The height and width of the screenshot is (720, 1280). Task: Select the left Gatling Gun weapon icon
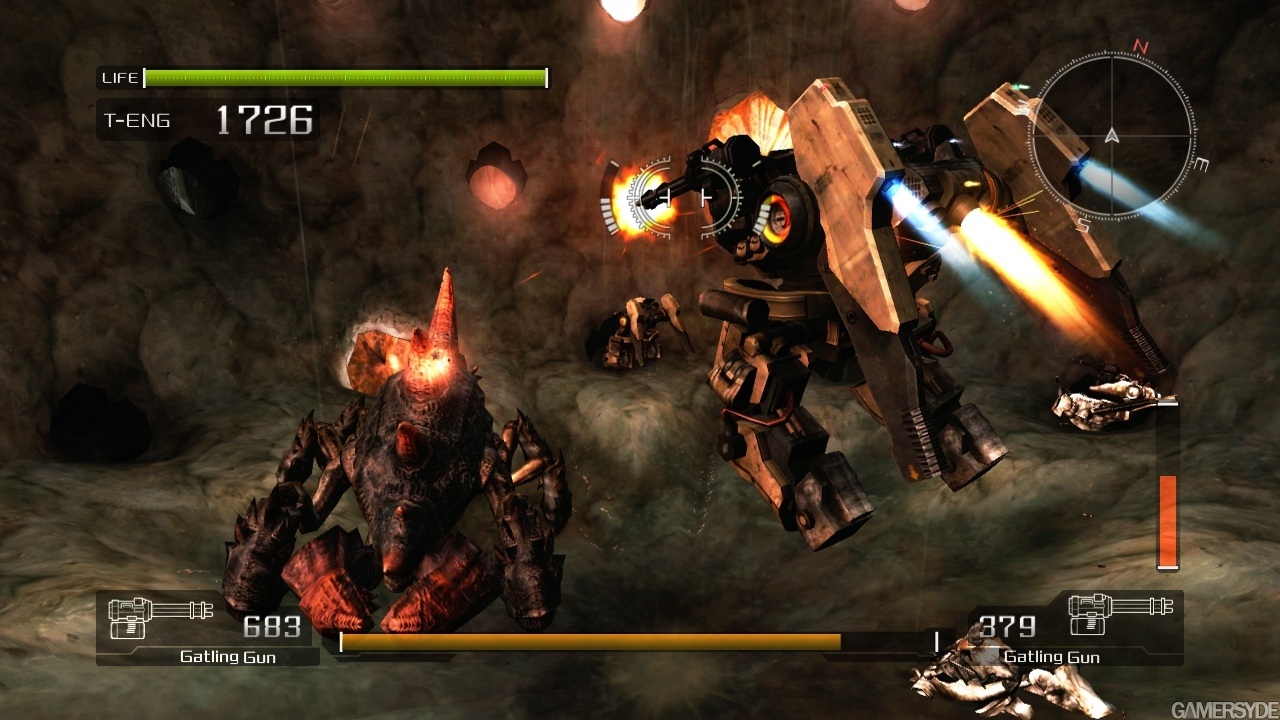pos(159,618)
